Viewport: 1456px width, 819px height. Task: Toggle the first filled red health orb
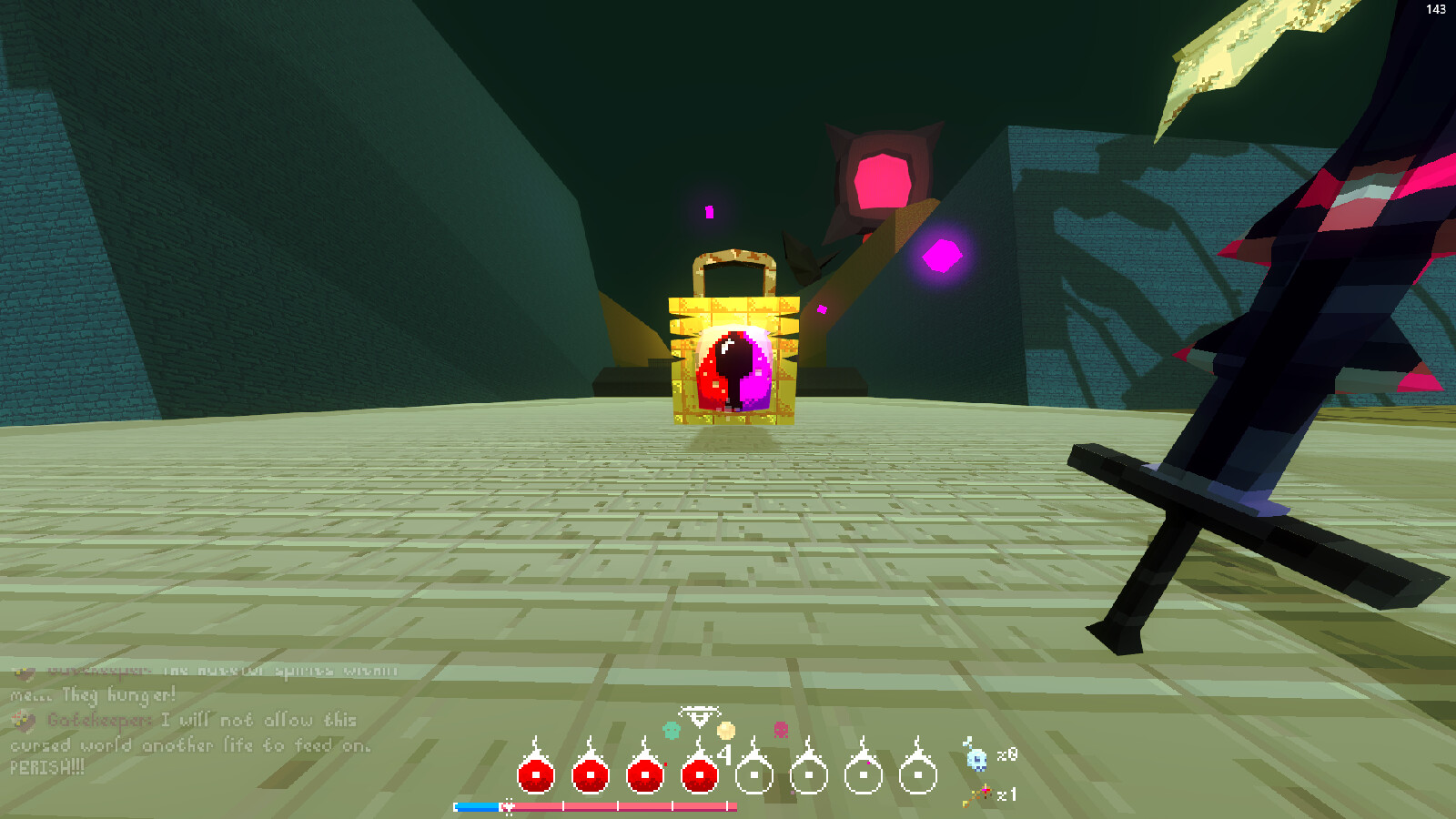click(x=536, y=775)
